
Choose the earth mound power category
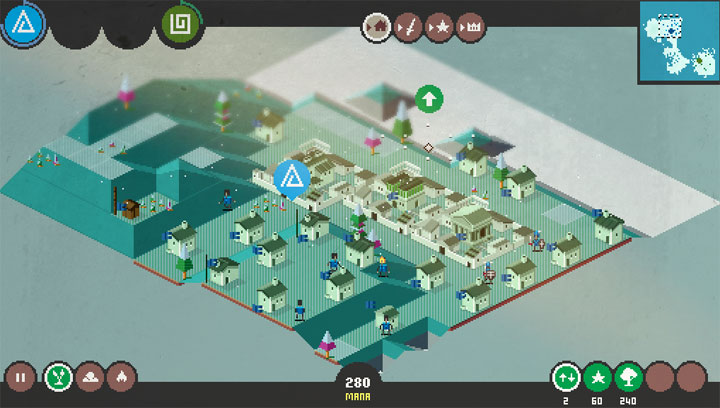(x=90, y=377)
